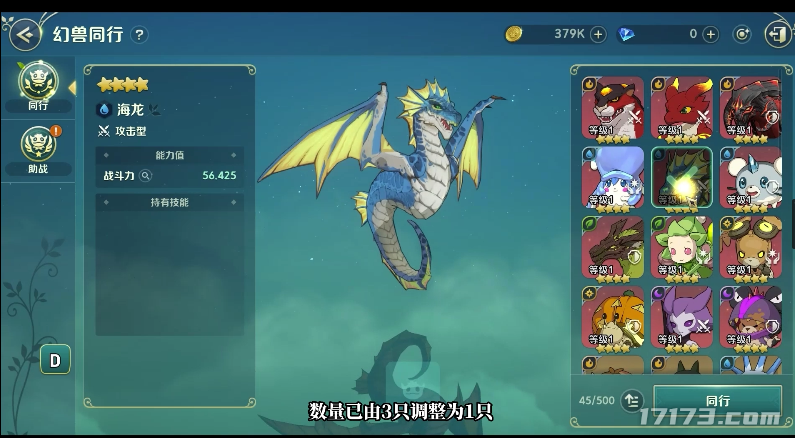Select the white mouse pet card
This screenshot has width=795, height=438.
point(749,176)
